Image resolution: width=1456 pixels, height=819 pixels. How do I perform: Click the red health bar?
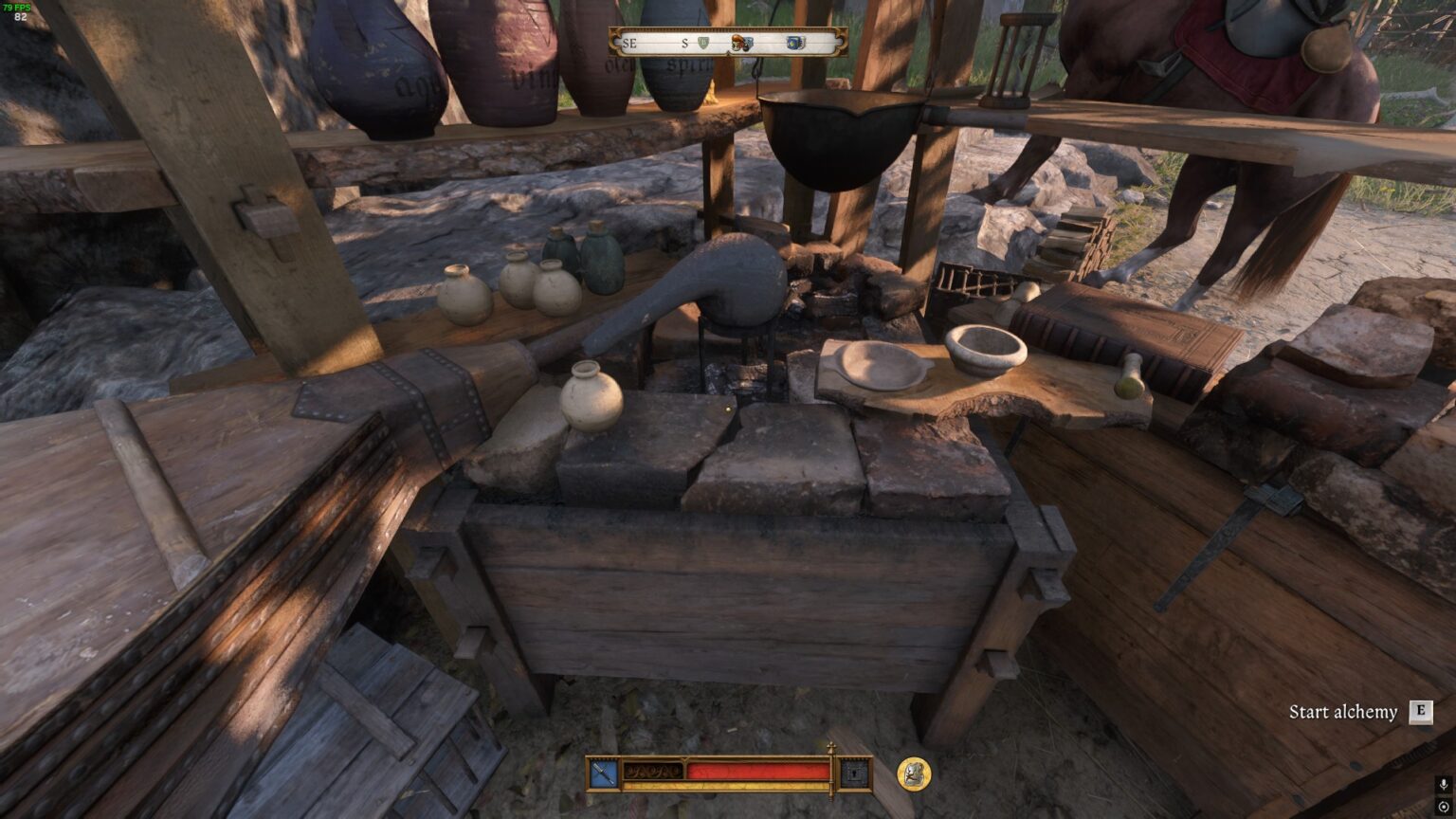pyautogui.click(x=758, y=771)
